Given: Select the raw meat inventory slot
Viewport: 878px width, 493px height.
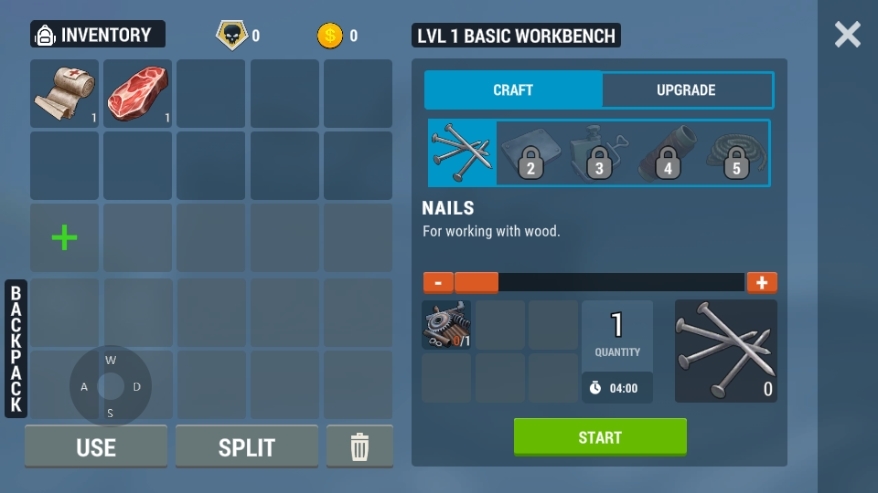Looking at the screenshot, I should point(137,93).
